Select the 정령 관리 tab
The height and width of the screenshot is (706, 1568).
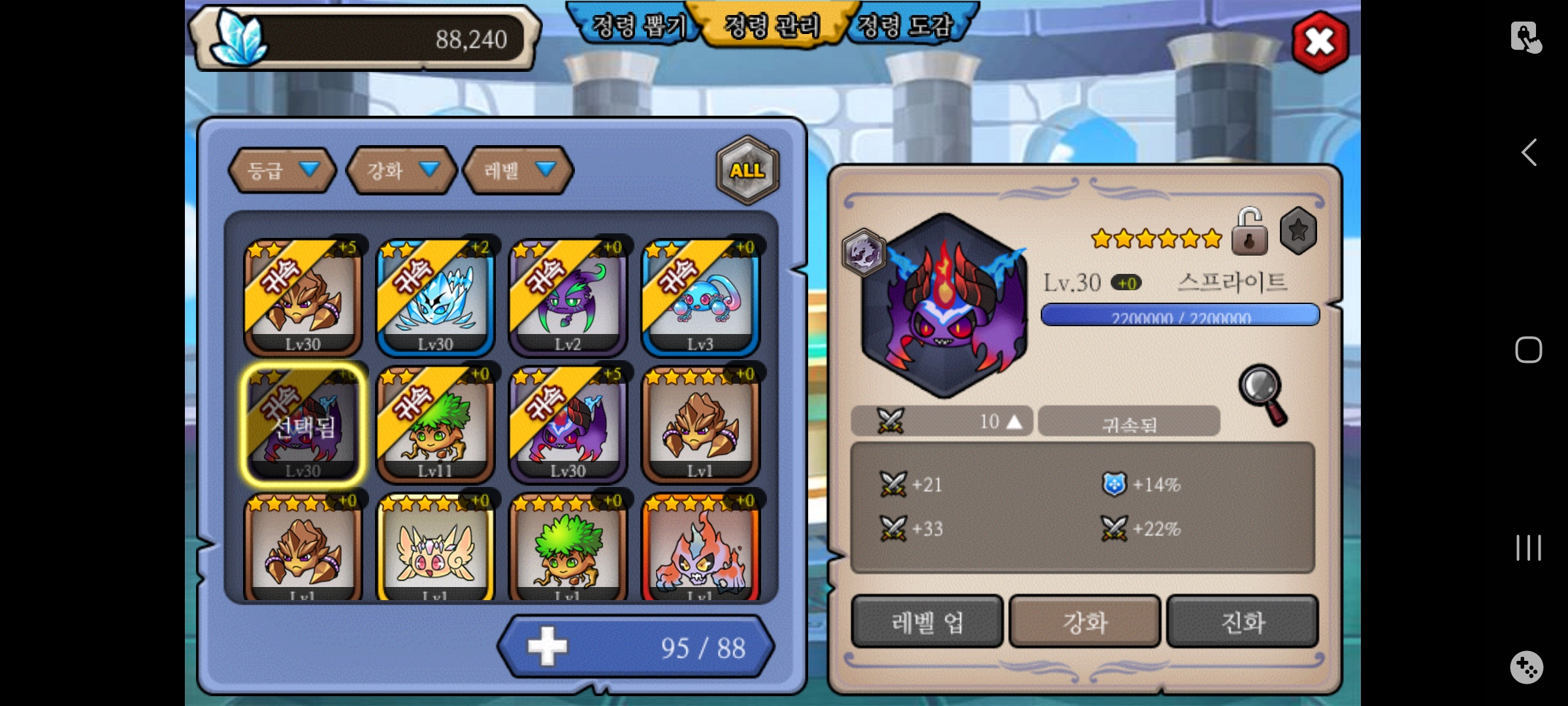point(772,26)
